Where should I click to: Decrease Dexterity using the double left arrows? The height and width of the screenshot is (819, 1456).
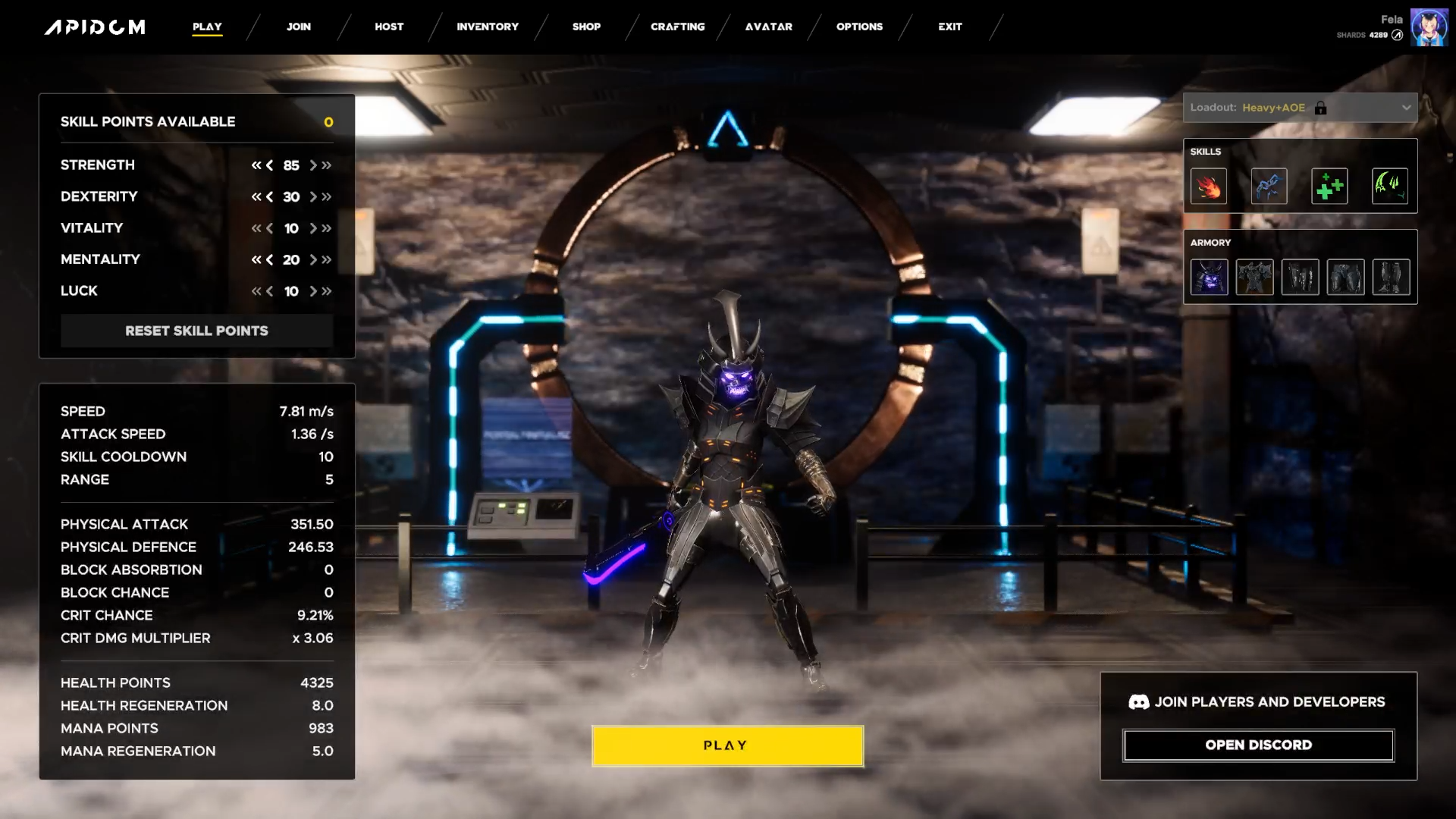click(x=256, y=197)
